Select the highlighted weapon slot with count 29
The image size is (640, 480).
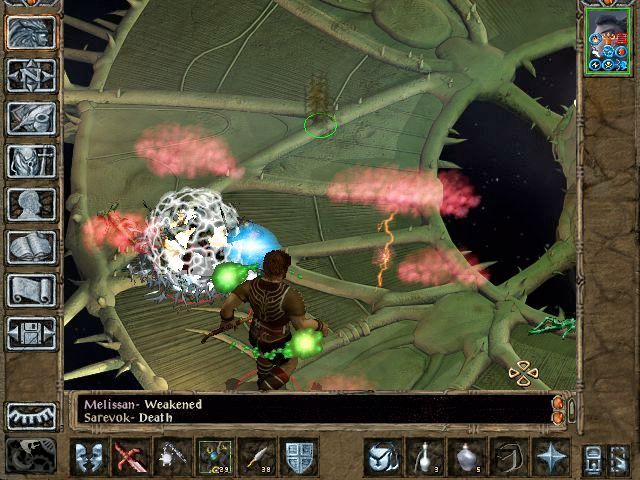215,457
